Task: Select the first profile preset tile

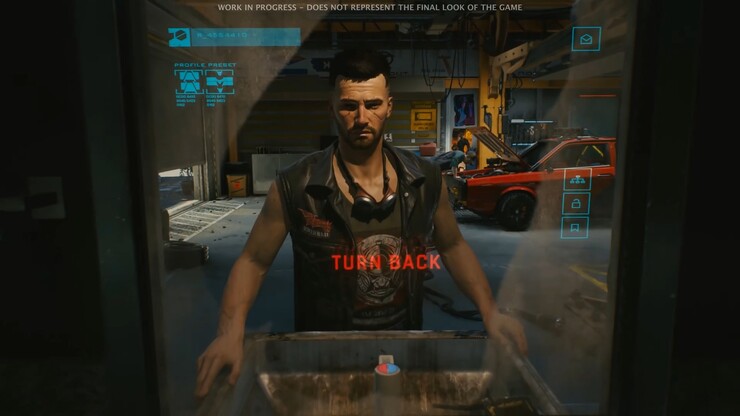Action: 188,81
